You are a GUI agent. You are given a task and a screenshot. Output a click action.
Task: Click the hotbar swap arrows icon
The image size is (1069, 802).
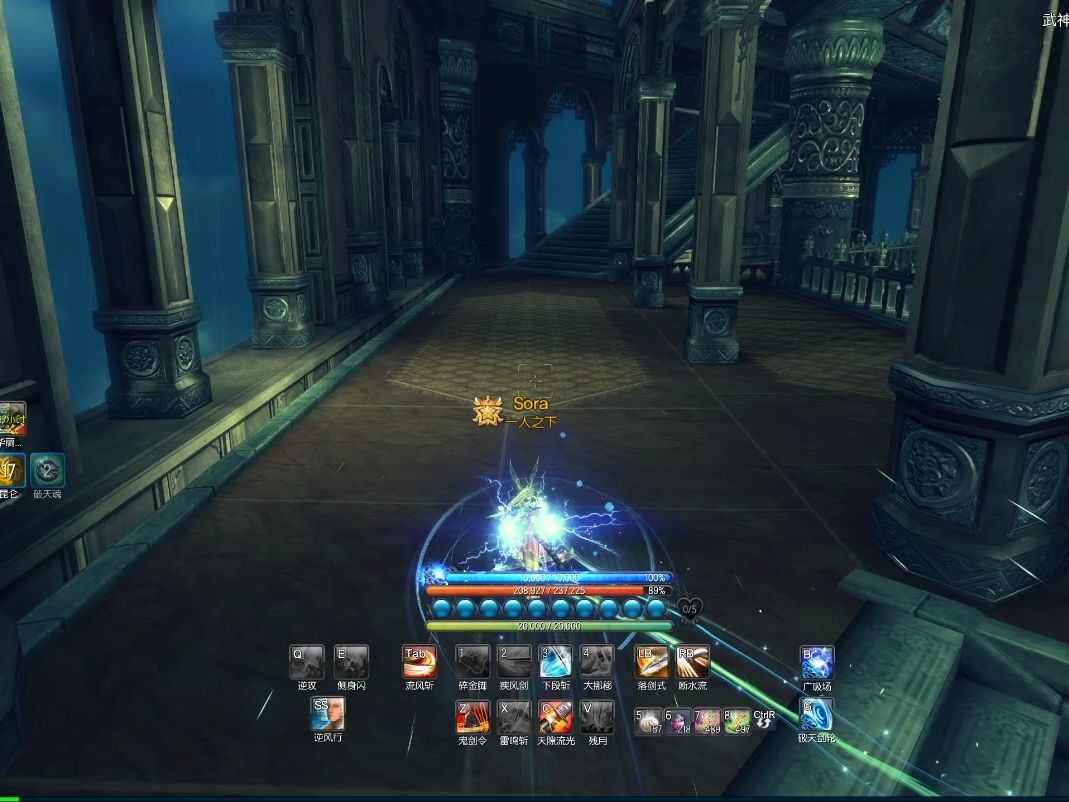[764, 724]
